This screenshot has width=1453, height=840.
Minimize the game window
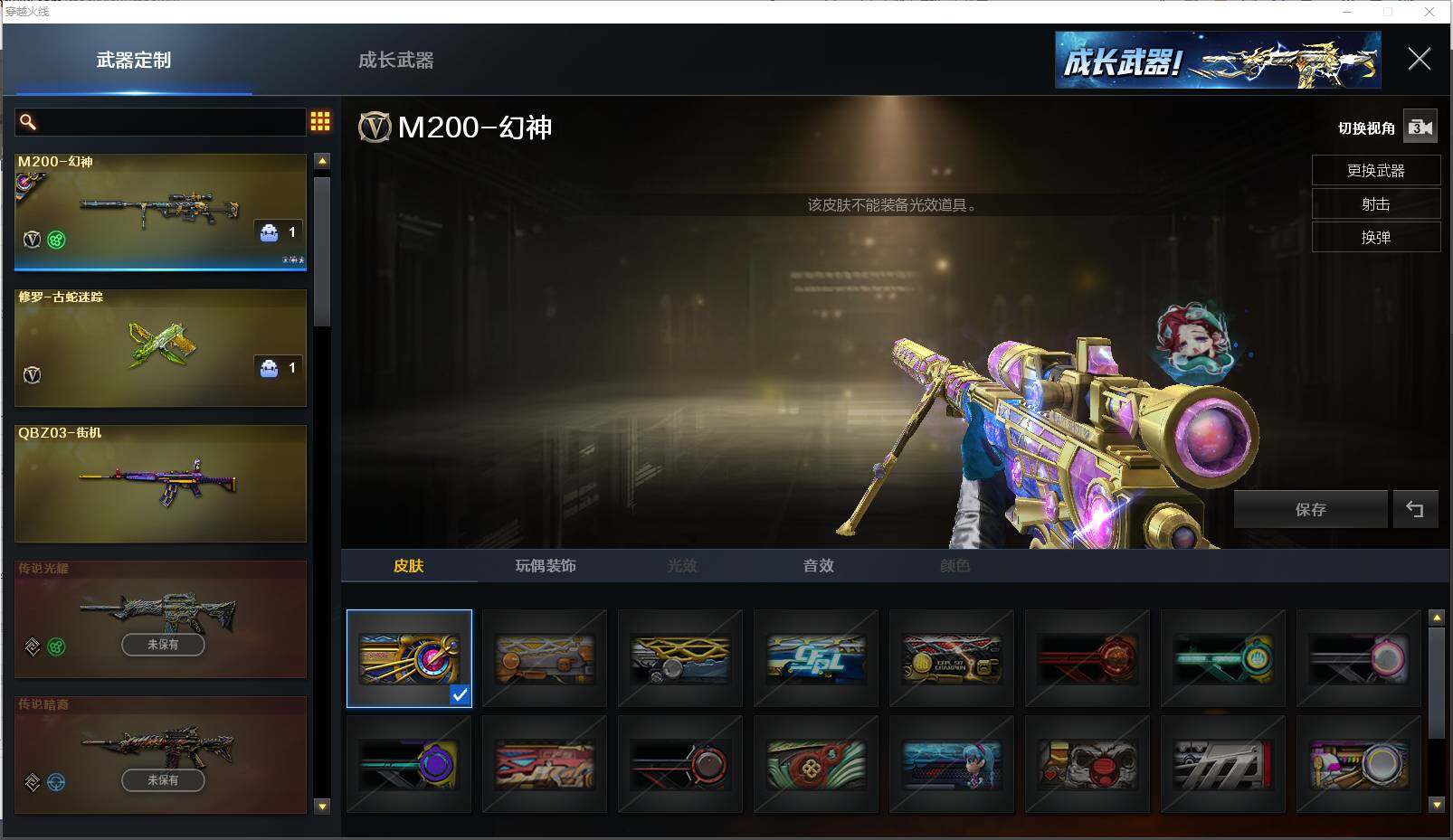[1347, 12]
